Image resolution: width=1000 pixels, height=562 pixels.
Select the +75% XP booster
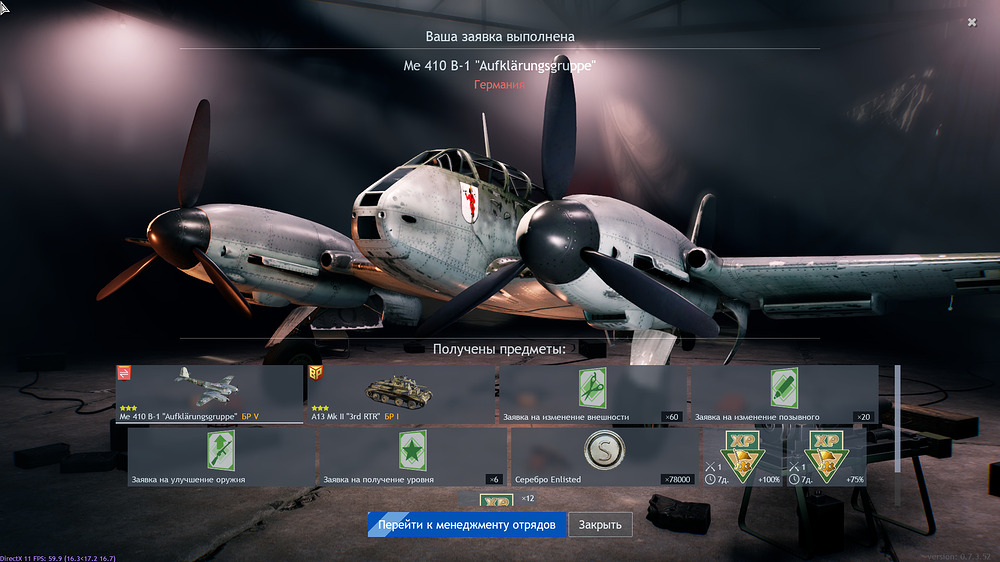(826, 457)
